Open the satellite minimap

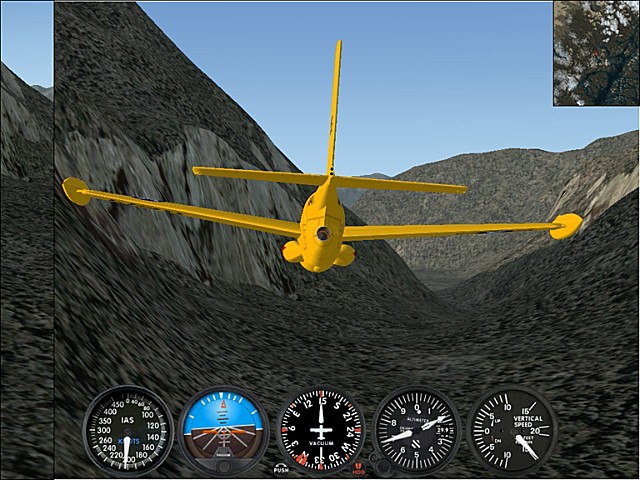[x=596, y=52]
